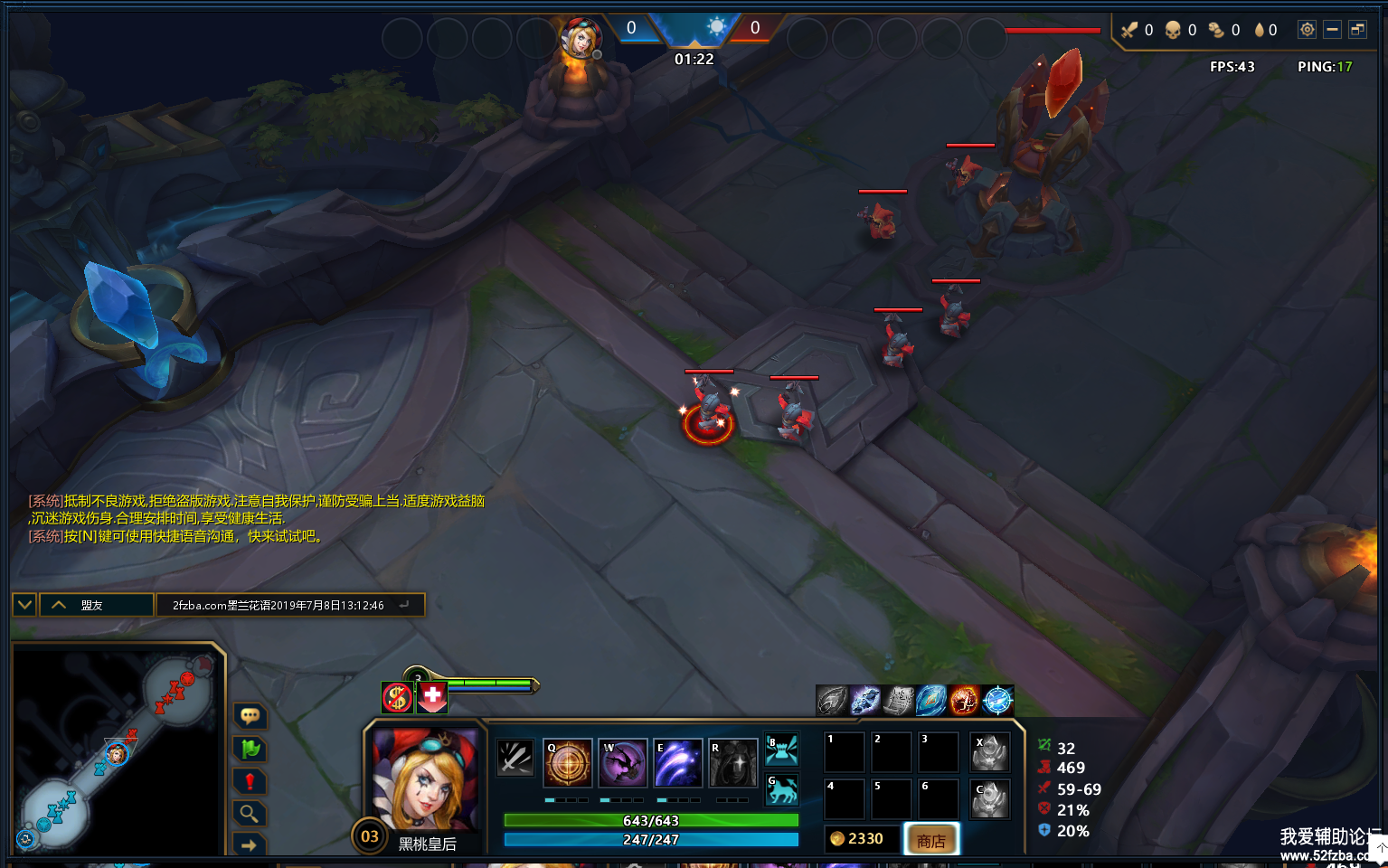Trigger the B recall spell icon
The height and width of the screenshot is (868, 1388).
pyautogui.click(x=782, y=750)
